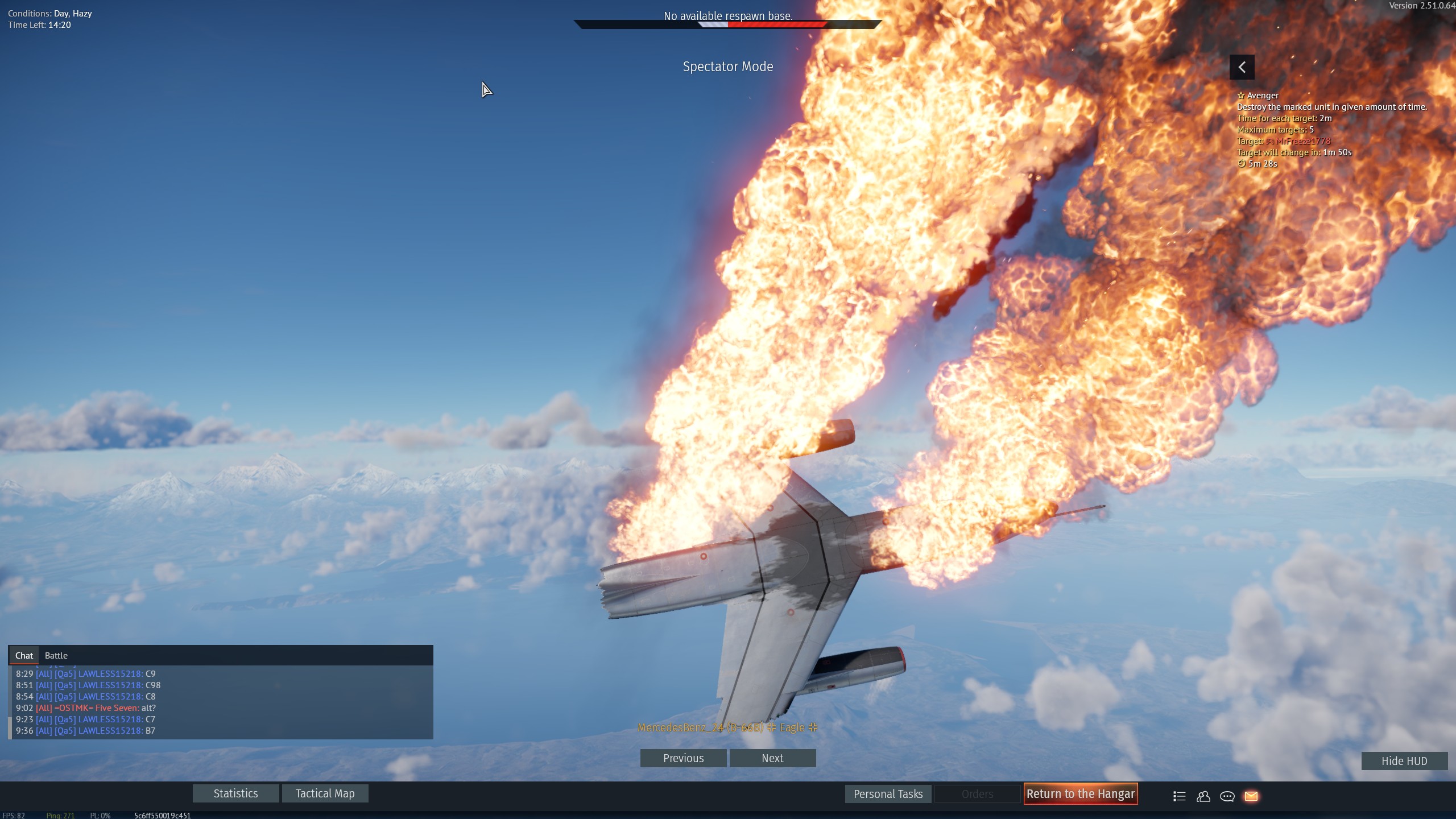
Task: Switch to the Next spectated player
Action: point(772,758)
